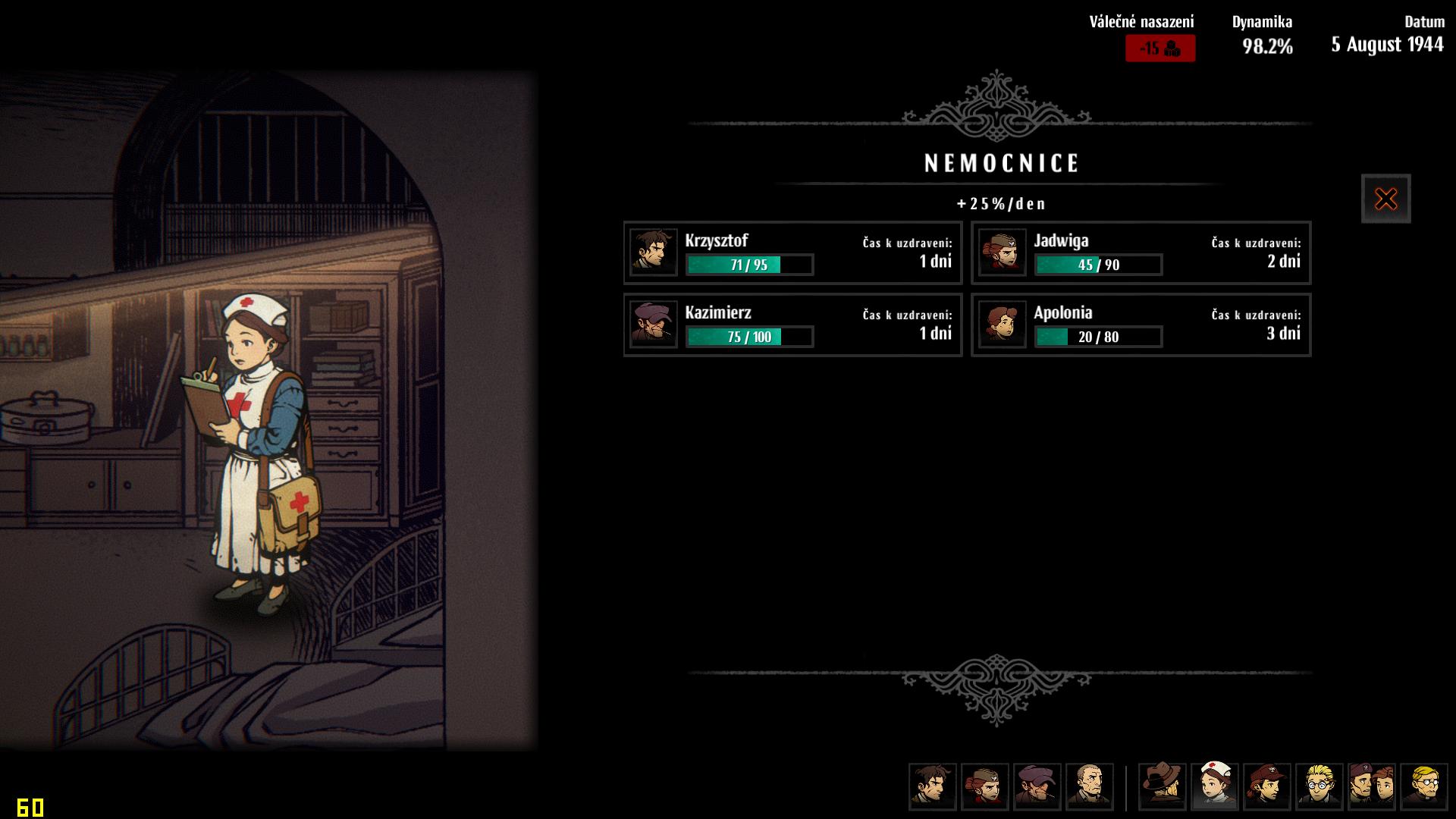
Task: Open Apolonia's patient entry
Action: point(1141,325)
